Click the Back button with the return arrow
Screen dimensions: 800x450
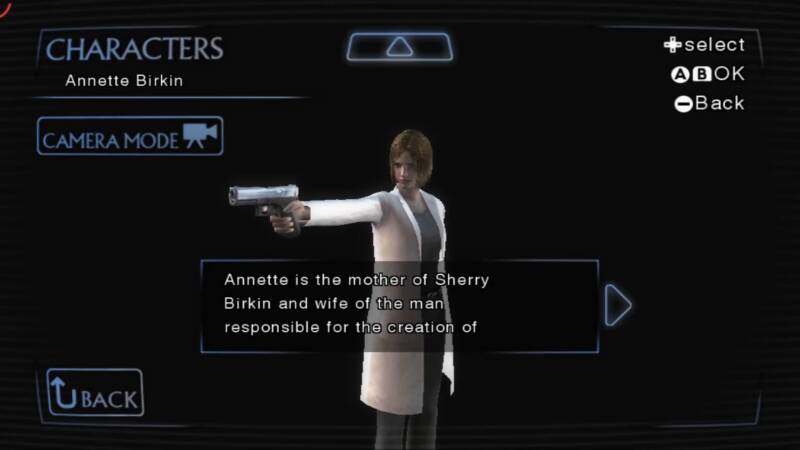click(x=95, y=393)
